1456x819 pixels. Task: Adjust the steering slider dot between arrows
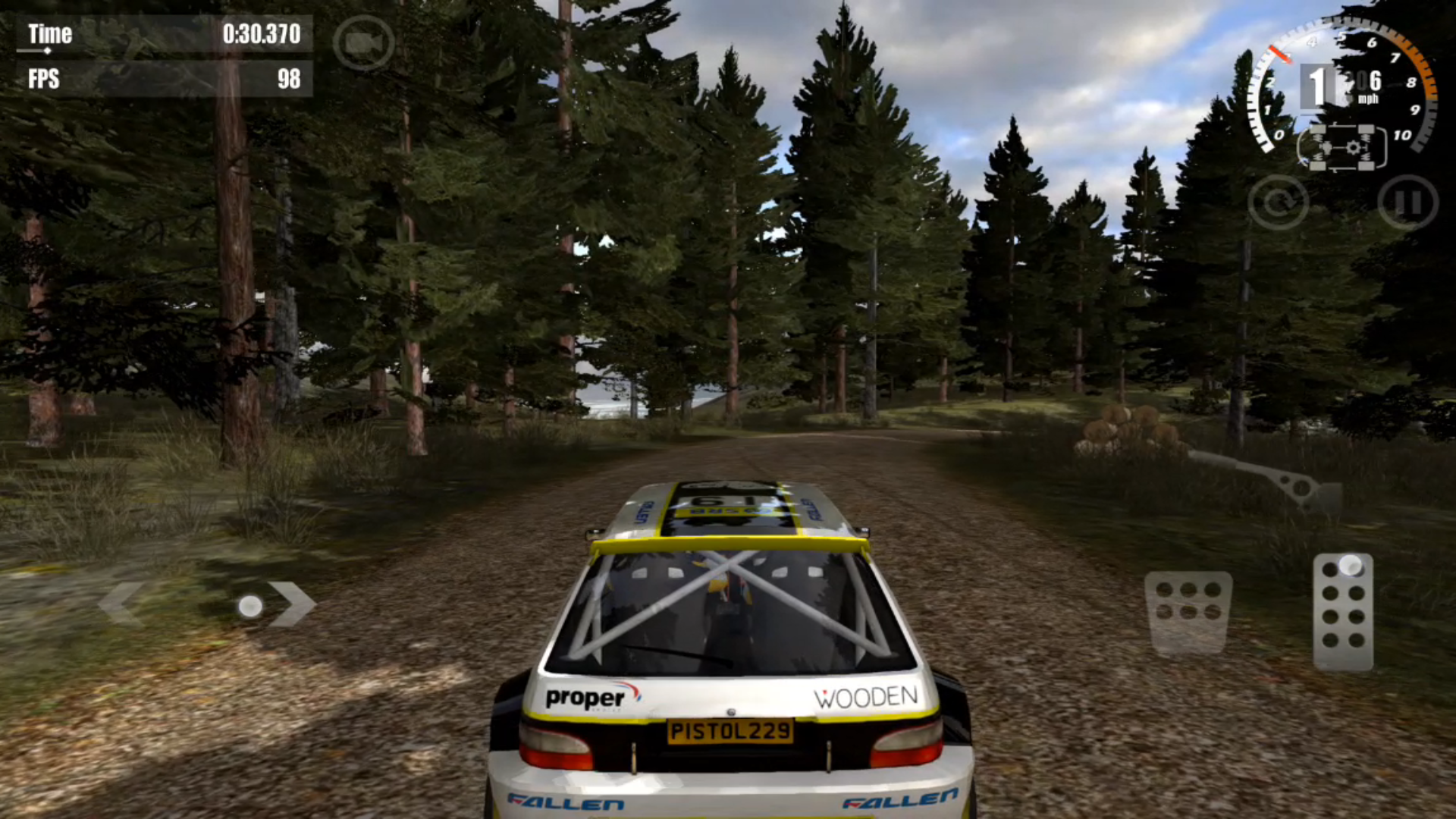coord(250,606)
